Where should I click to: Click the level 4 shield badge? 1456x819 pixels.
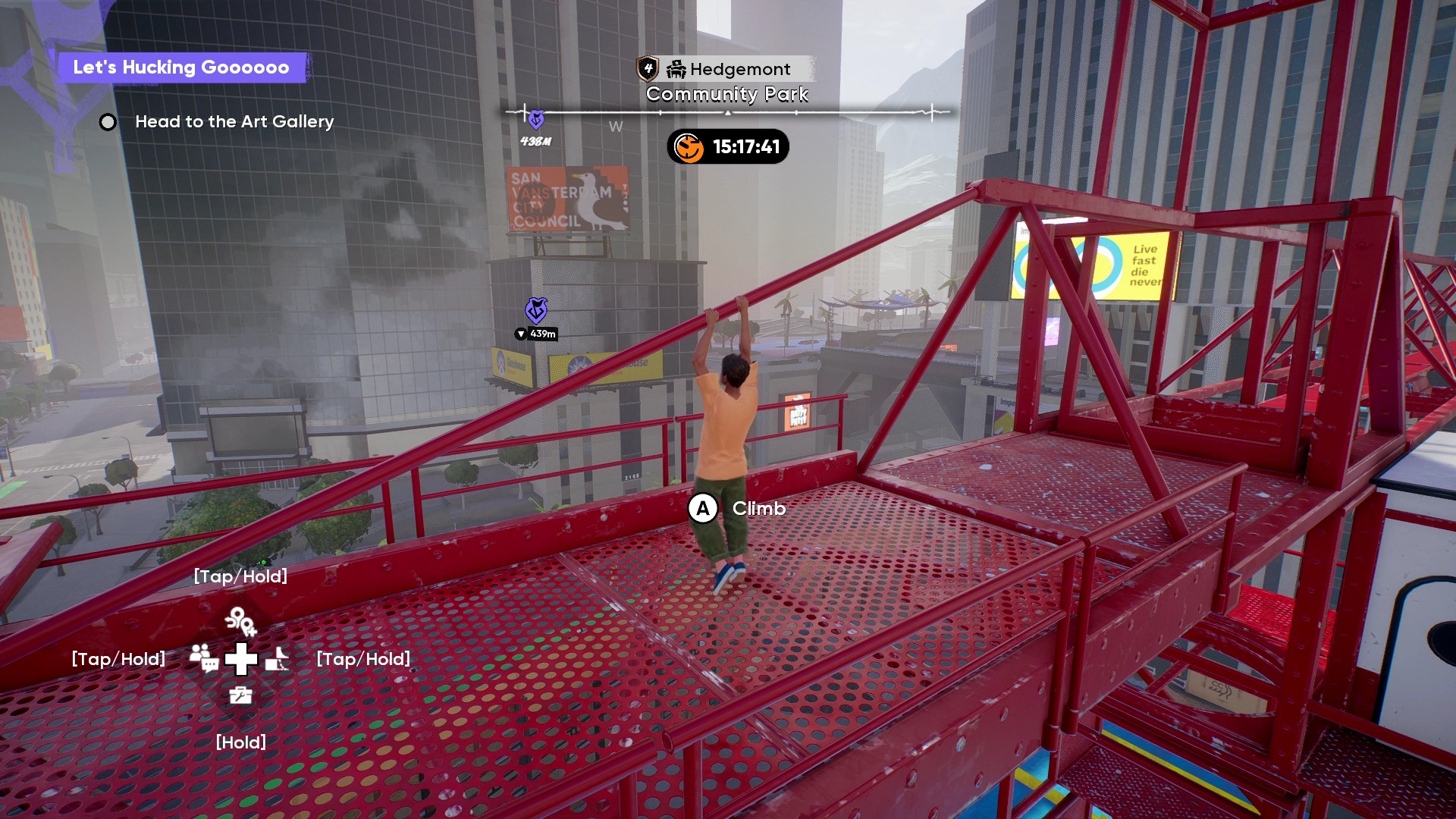click(x=648, y=68)
